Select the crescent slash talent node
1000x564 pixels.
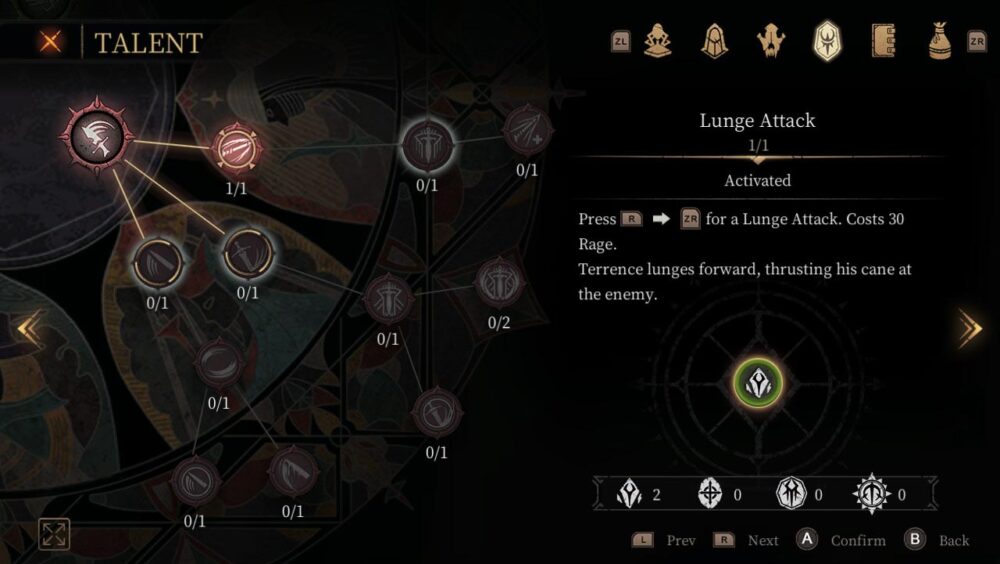click(x=218, y=363)
